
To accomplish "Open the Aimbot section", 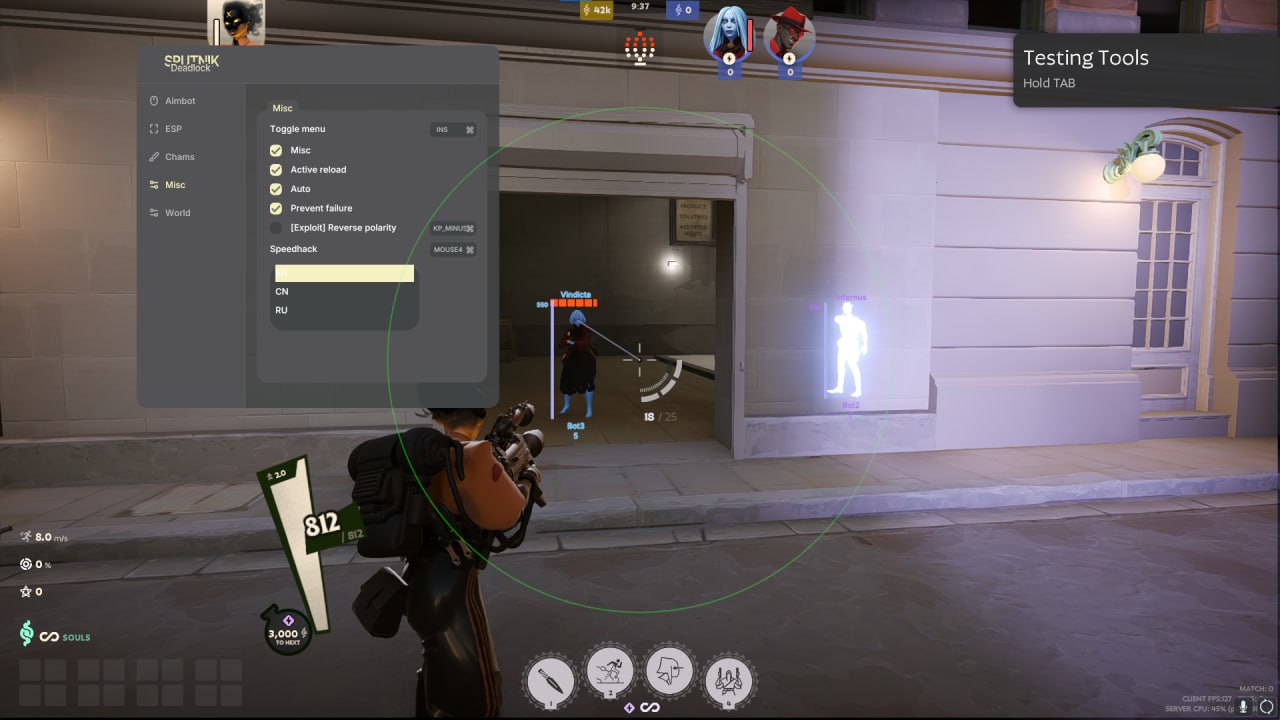I will click(179, 101).
